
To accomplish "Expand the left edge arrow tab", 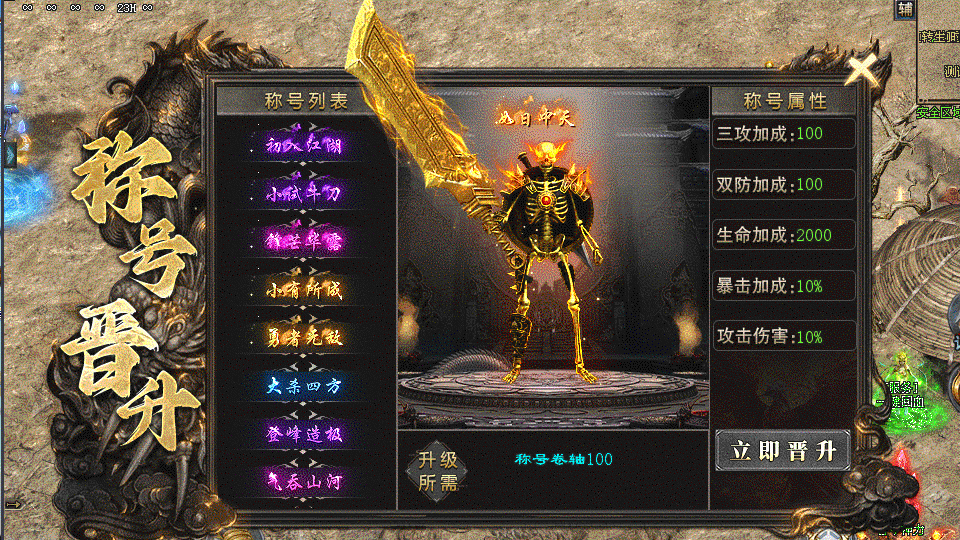I will [x=7, y=153].
